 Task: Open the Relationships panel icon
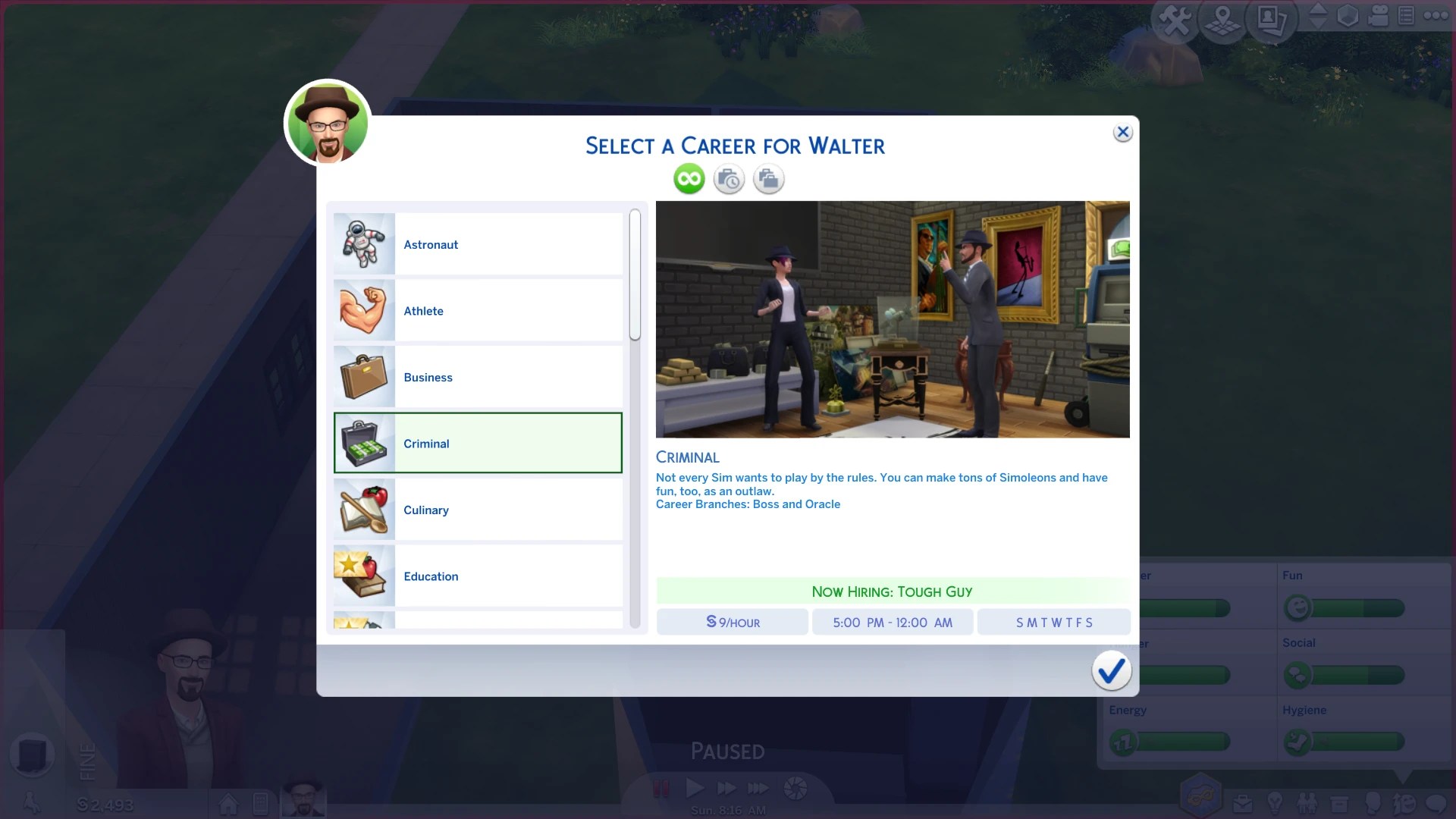coord(1307,804)
